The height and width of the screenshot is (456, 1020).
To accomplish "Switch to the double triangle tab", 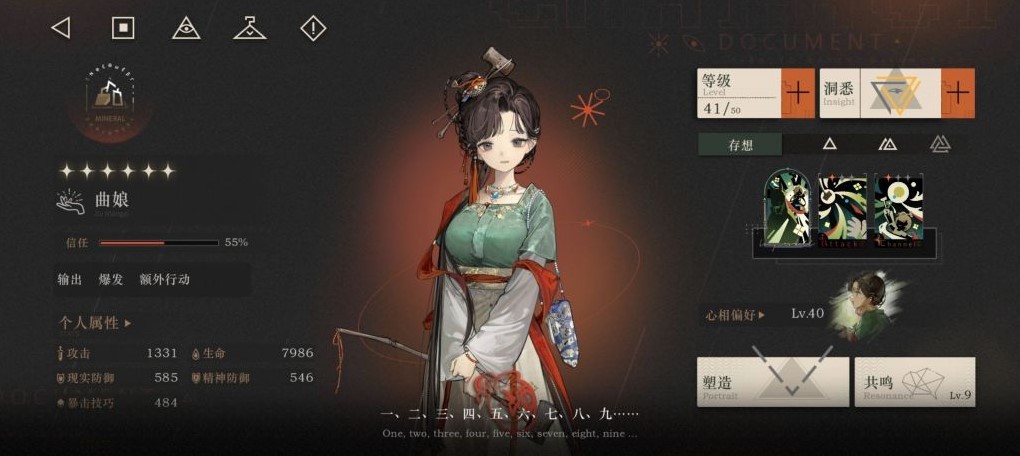I will tap(886, 144).
